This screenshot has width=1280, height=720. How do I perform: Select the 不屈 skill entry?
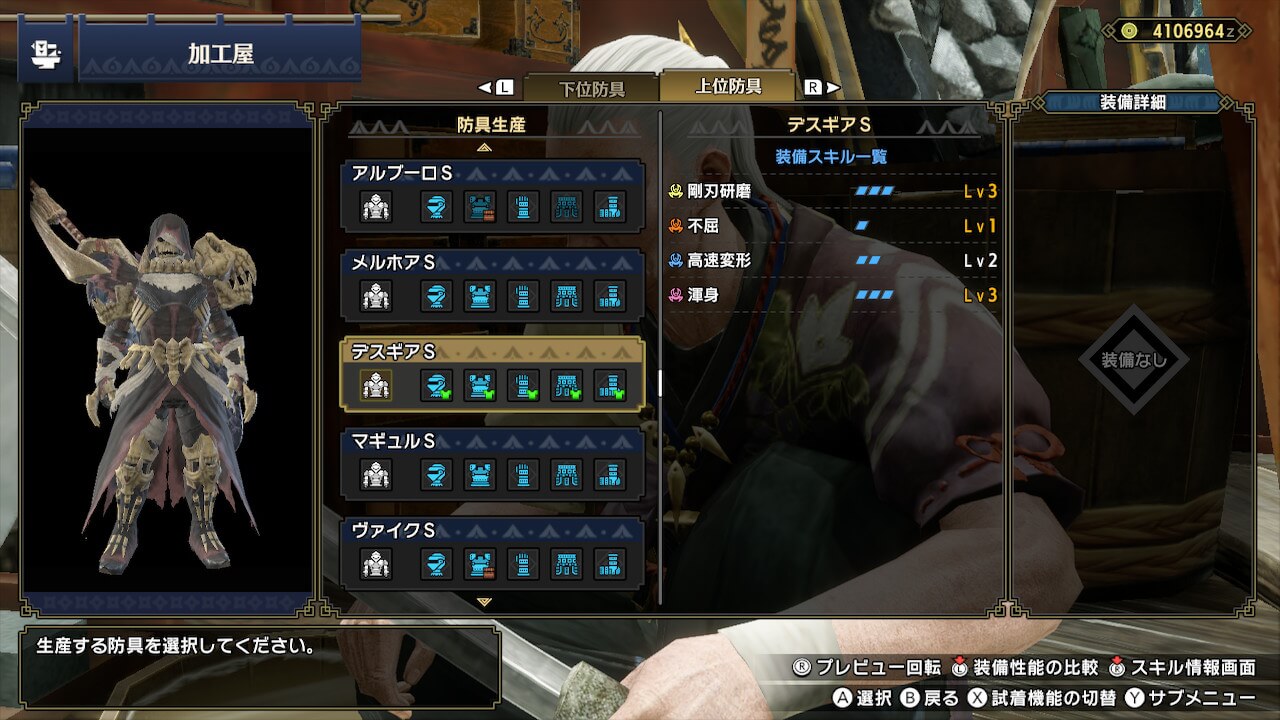(x=832, y=226)
